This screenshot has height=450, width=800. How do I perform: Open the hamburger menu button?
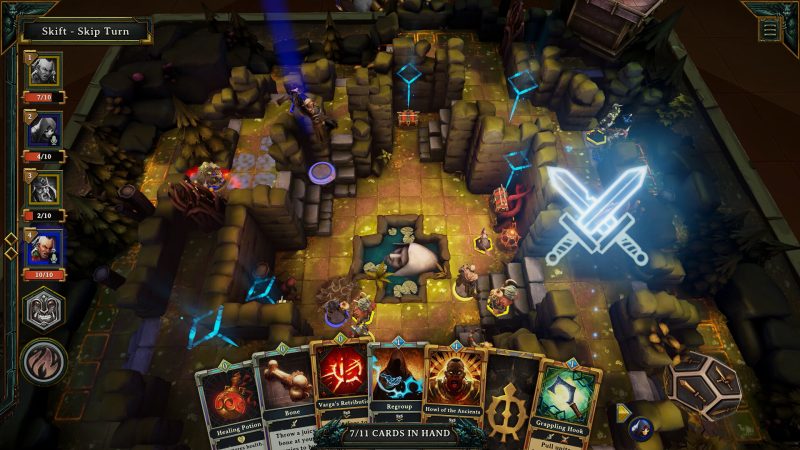769,29
